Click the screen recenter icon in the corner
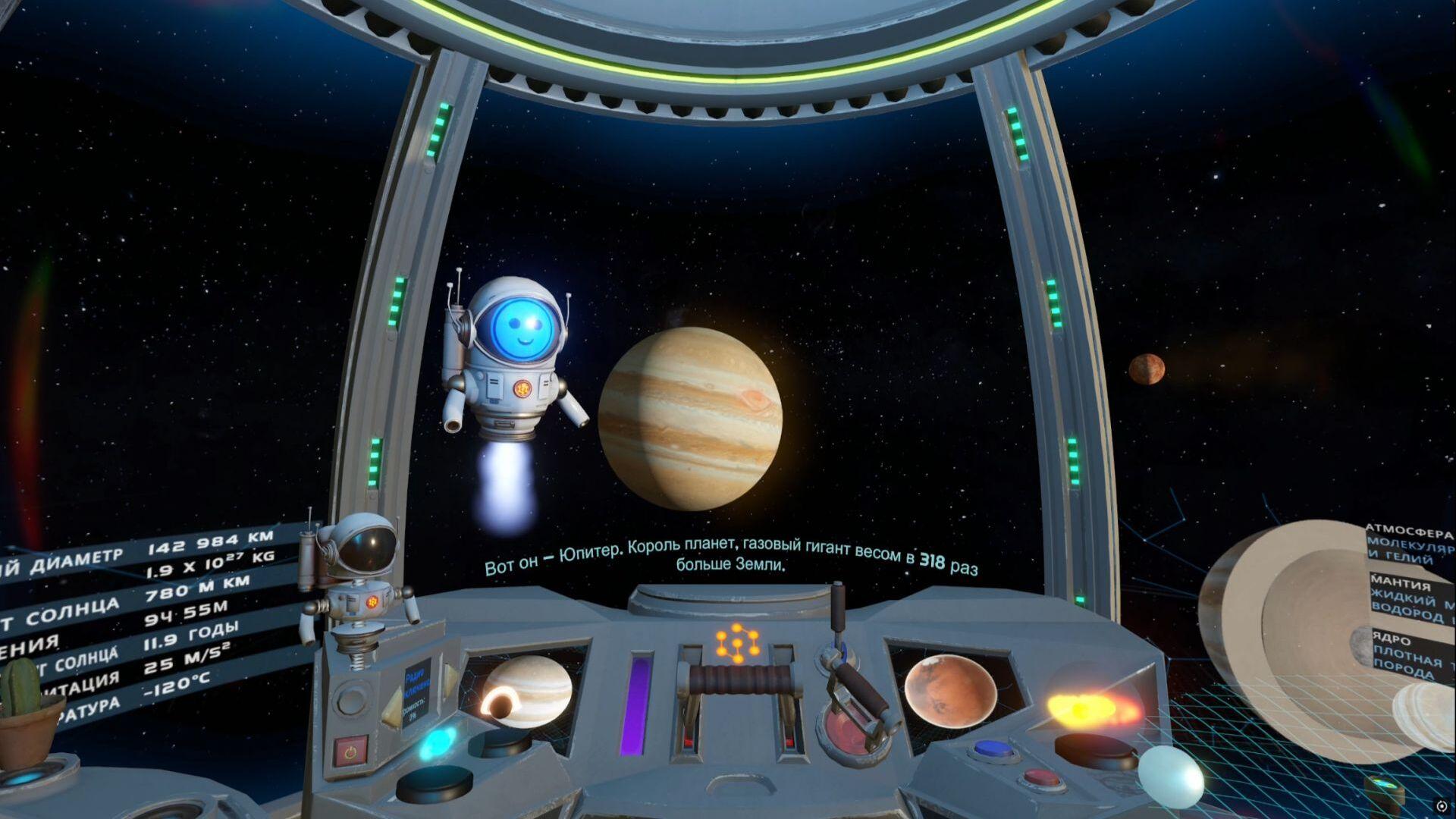The image size is (1456, 819). 1441,805
